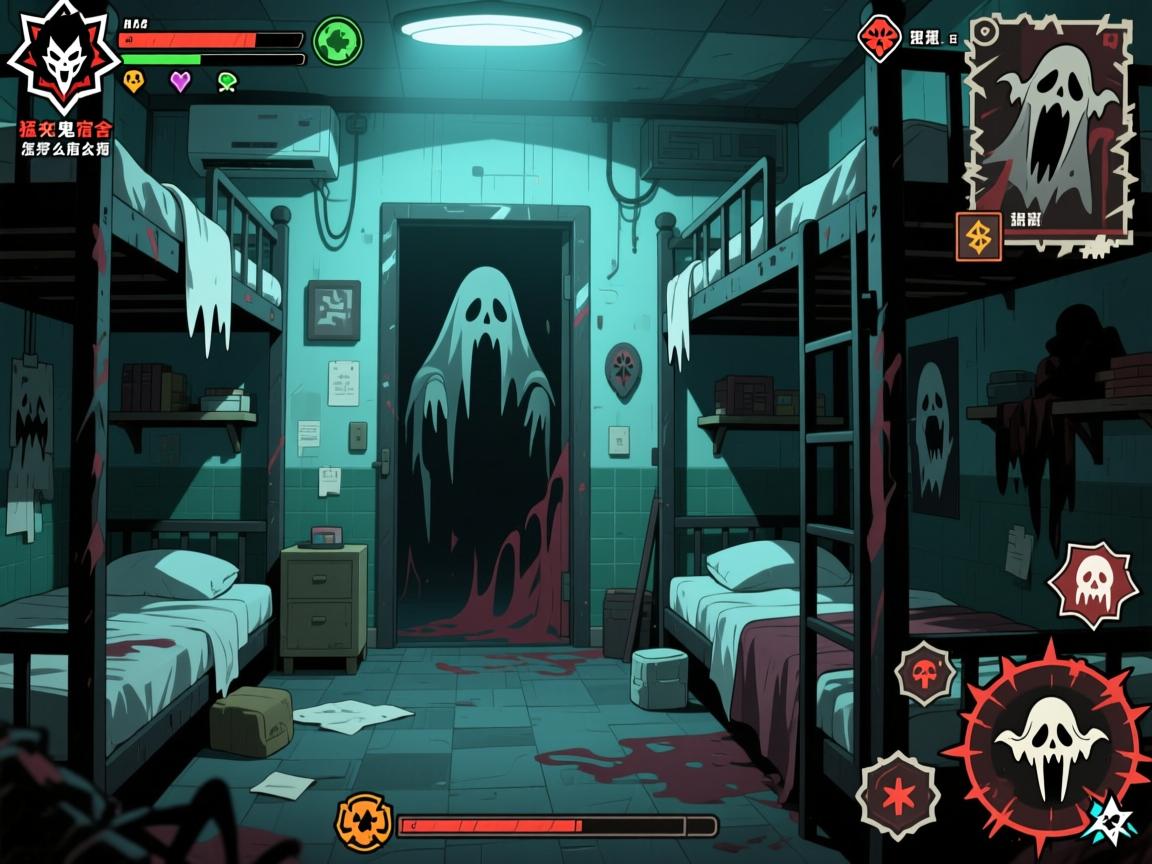This screenshot has height=864, width=1152.
Task: Activate the white dripping skull skill badge
Action: [1092, 586]
